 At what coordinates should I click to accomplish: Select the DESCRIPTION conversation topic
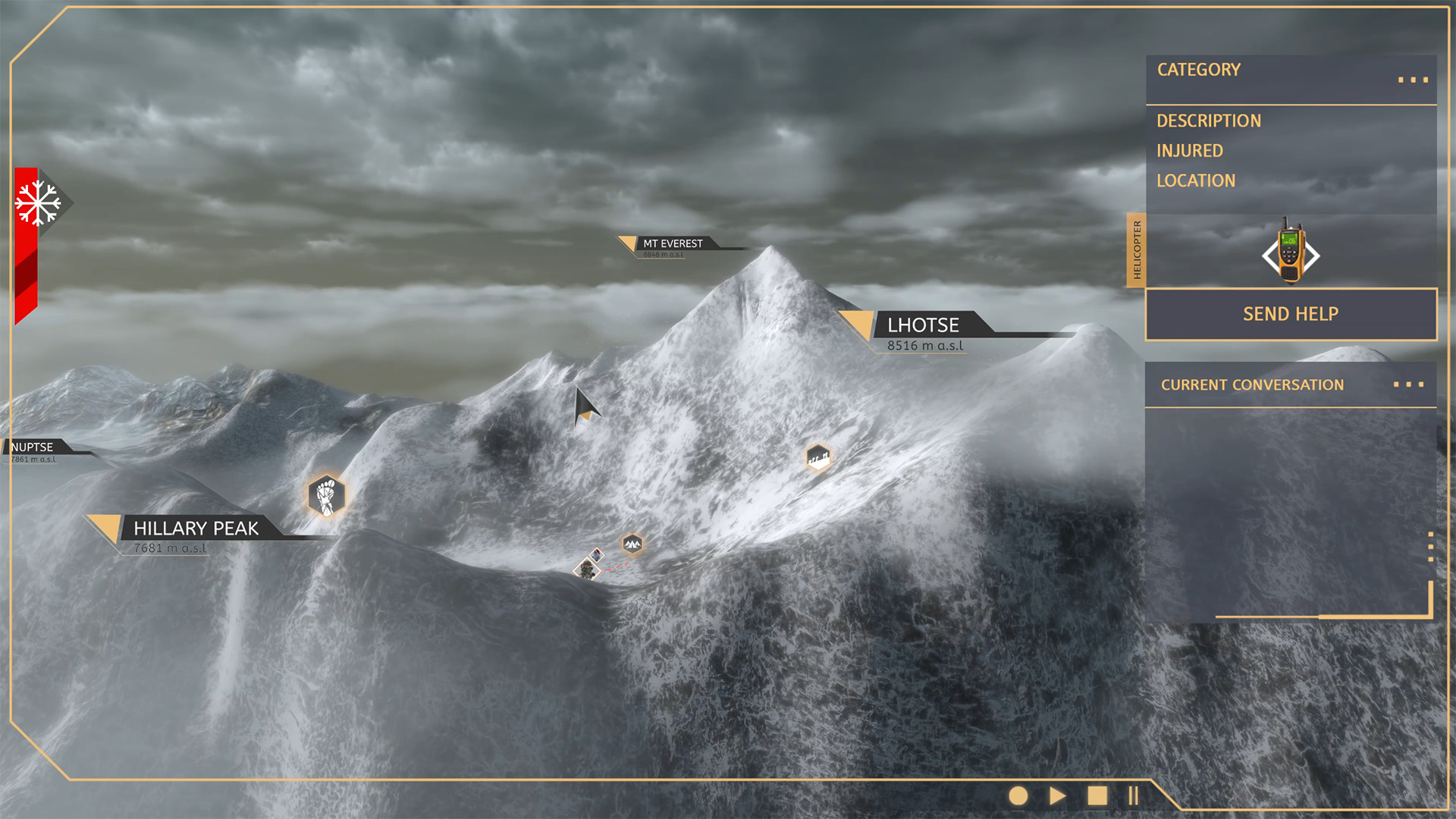click(x=1209, y=120)
